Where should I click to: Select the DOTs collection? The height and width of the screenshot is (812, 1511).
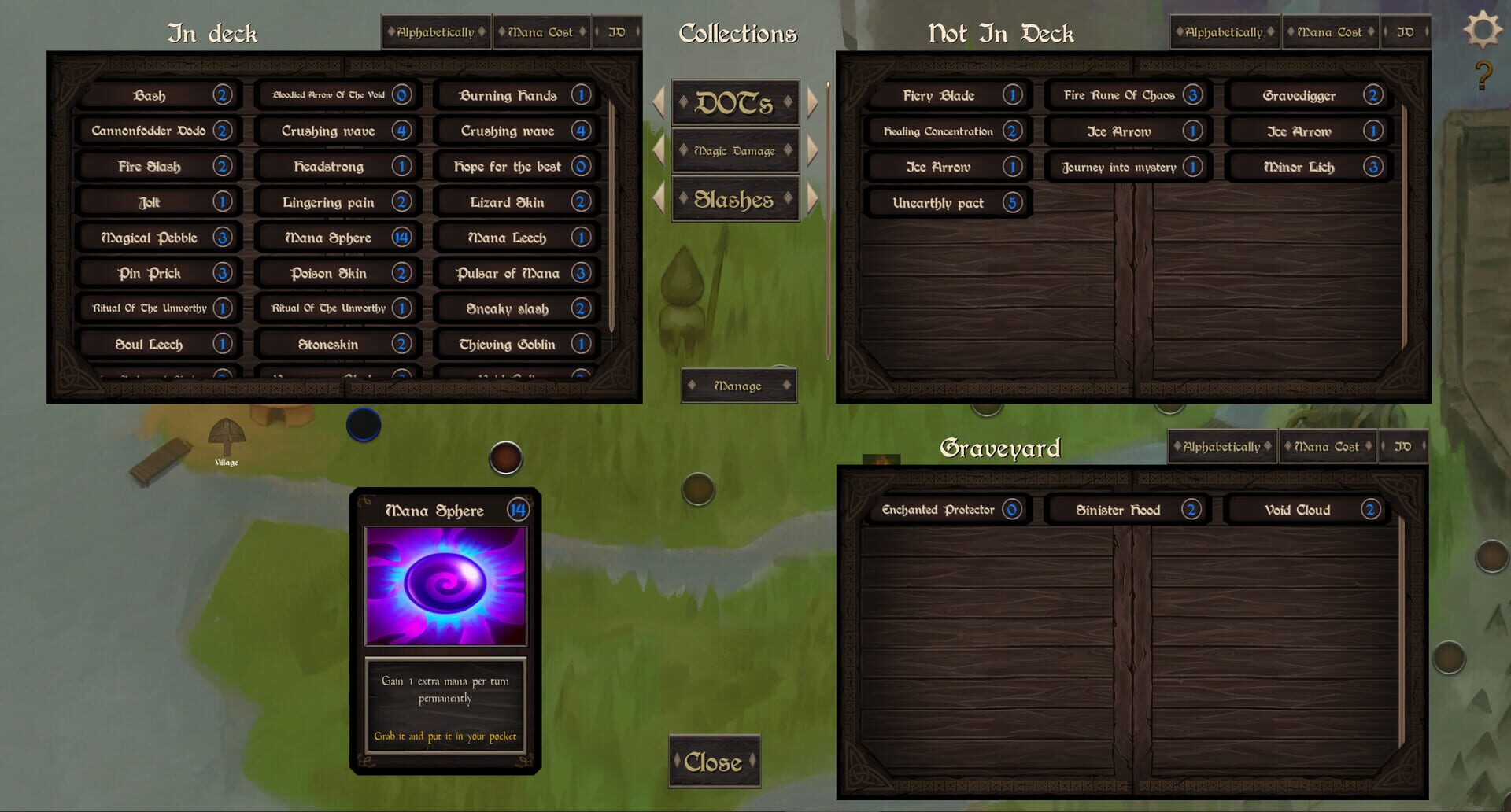[x=735, y=101]
